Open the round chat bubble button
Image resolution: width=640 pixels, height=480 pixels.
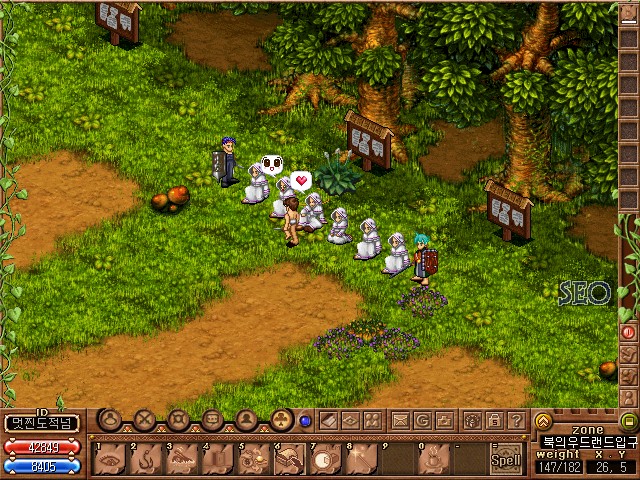212,420
